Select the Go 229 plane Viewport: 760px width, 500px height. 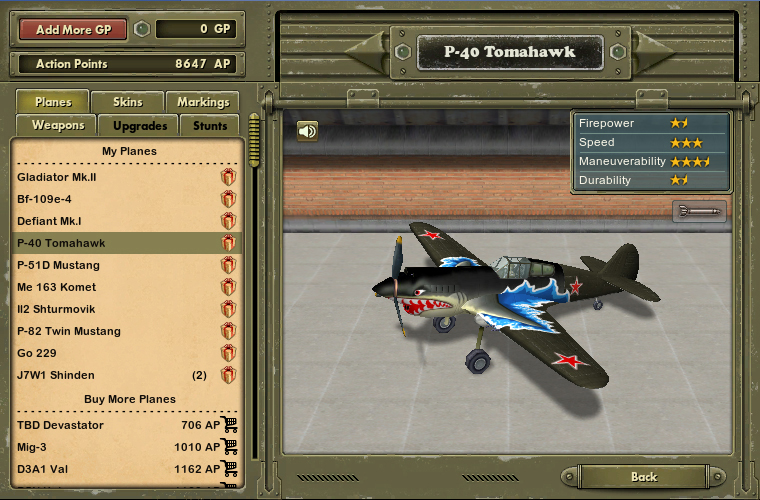tap(37, 353)
